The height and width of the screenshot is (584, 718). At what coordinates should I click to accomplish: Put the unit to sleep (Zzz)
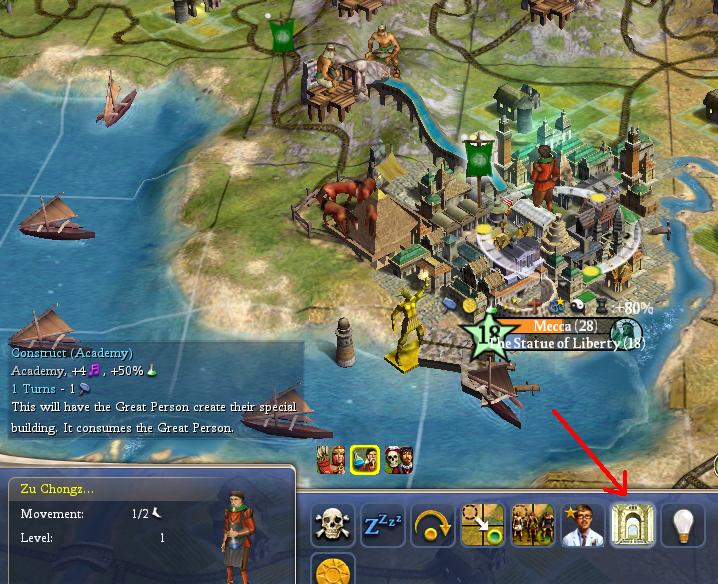pos(383,524)
